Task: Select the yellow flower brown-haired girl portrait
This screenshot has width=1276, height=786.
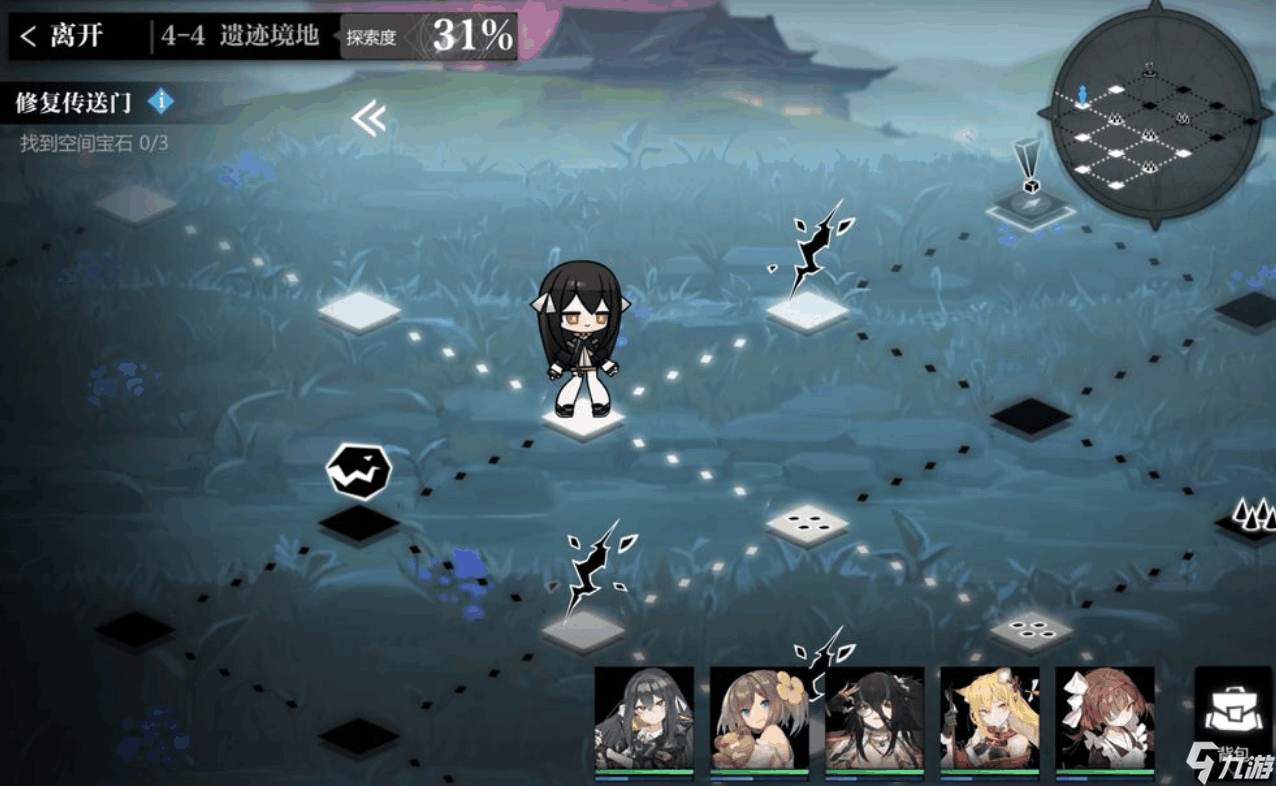Action: [x=759, y=720]
